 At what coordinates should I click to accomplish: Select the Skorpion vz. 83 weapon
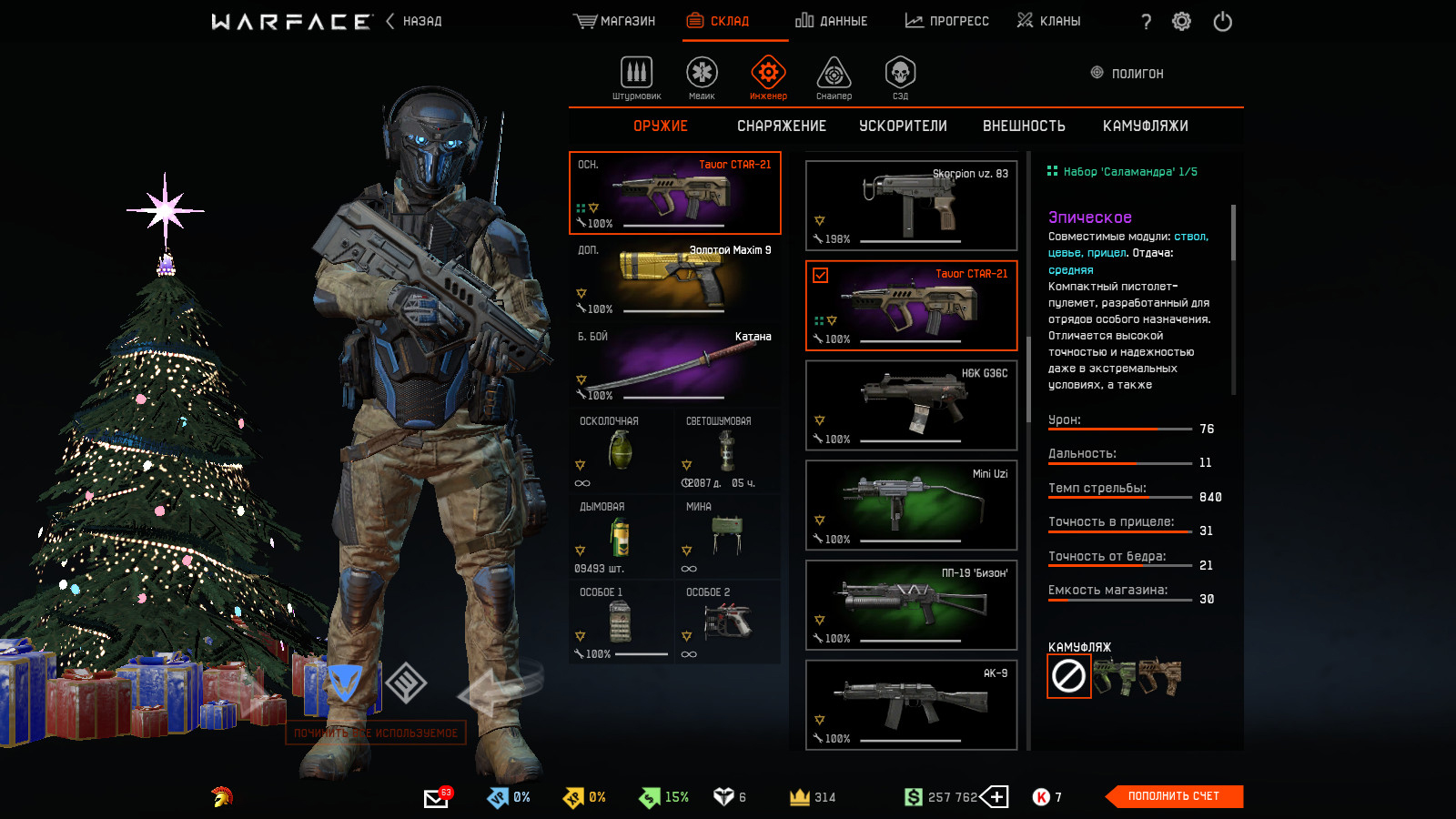(911, 206)
